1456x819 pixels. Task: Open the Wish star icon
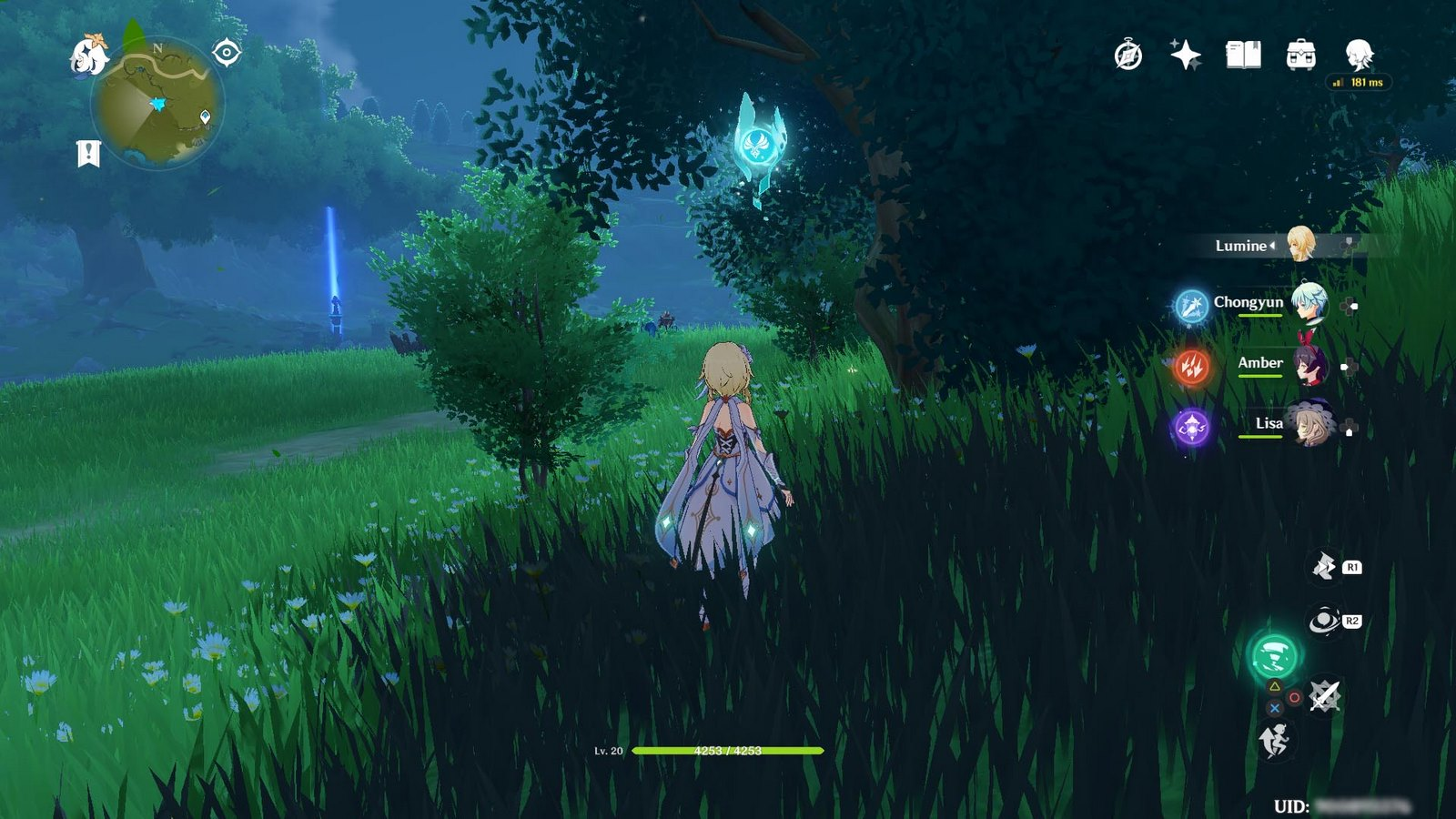pos(1185,56)
